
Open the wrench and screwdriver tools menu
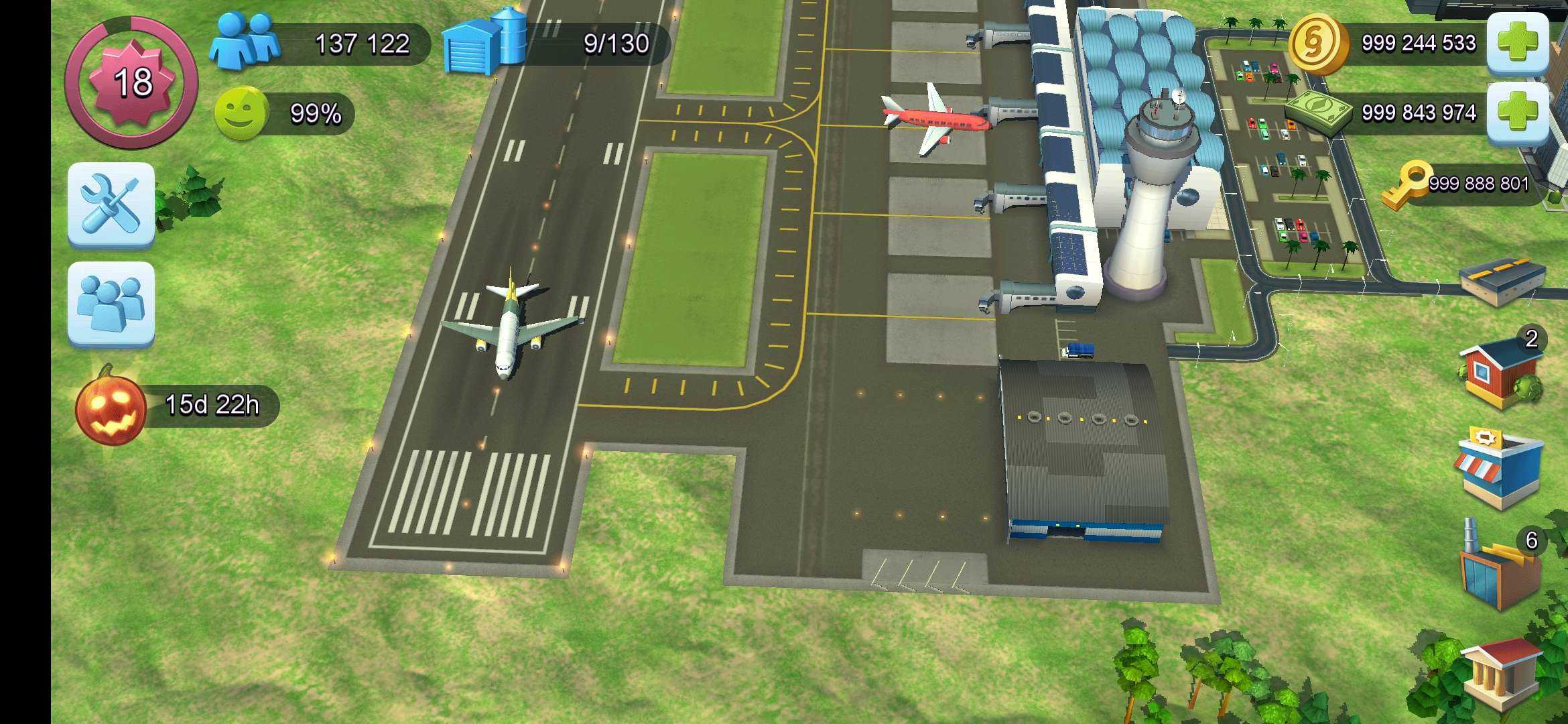pyautogui.click(x=111, y=204)
